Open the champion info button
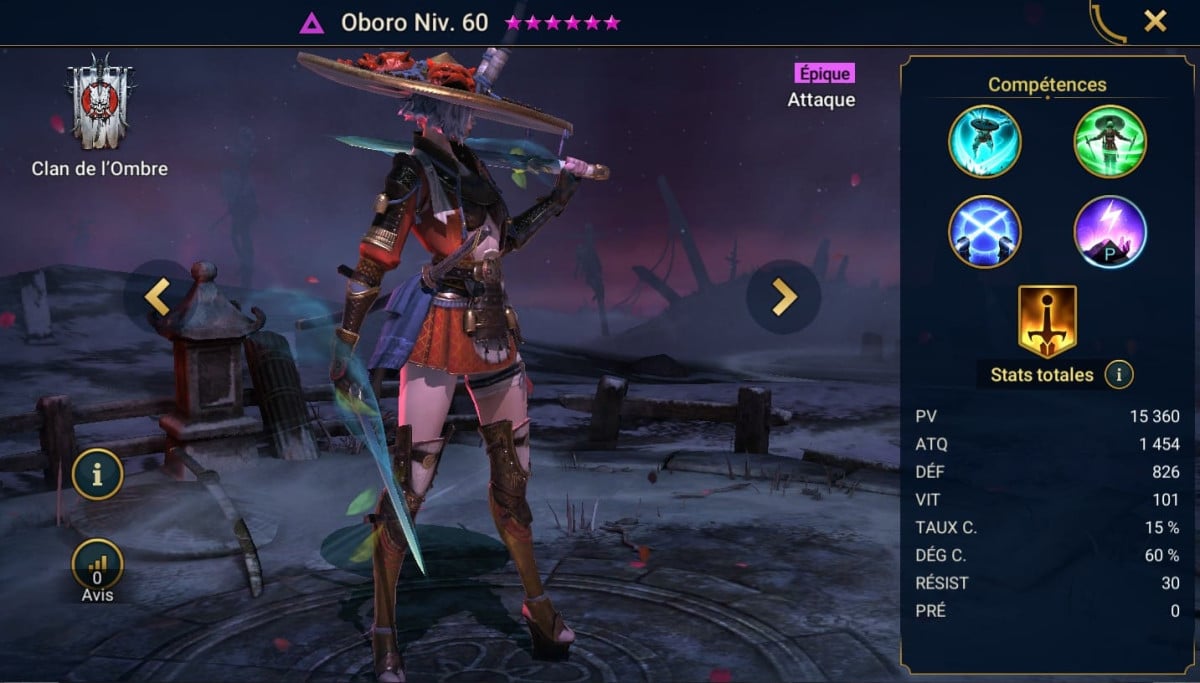Screen dimensions: 1200x683 (x=97, y=475)
